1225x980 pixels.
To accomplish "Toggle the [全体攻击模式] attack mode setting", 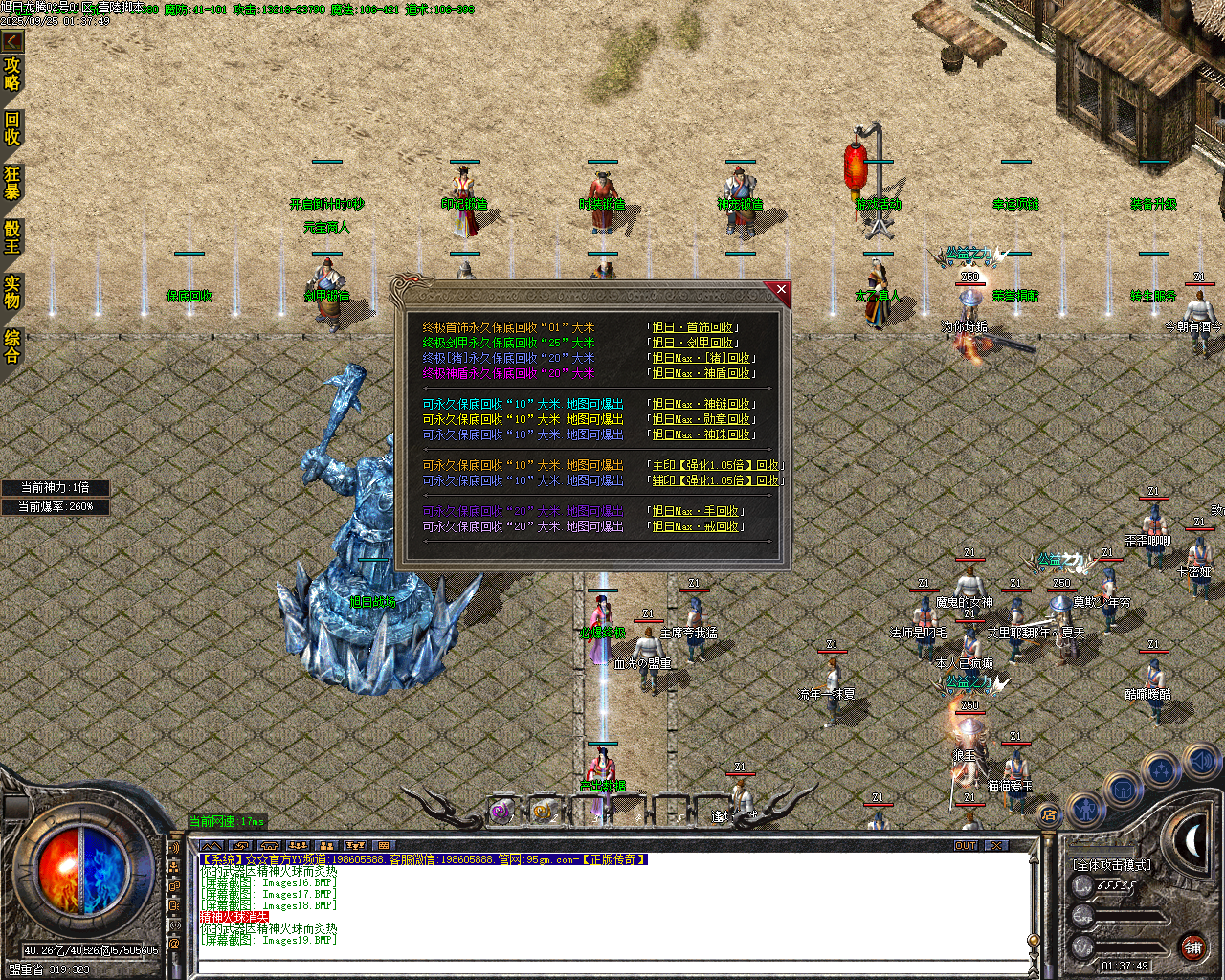I will (x=1112, y=864).
